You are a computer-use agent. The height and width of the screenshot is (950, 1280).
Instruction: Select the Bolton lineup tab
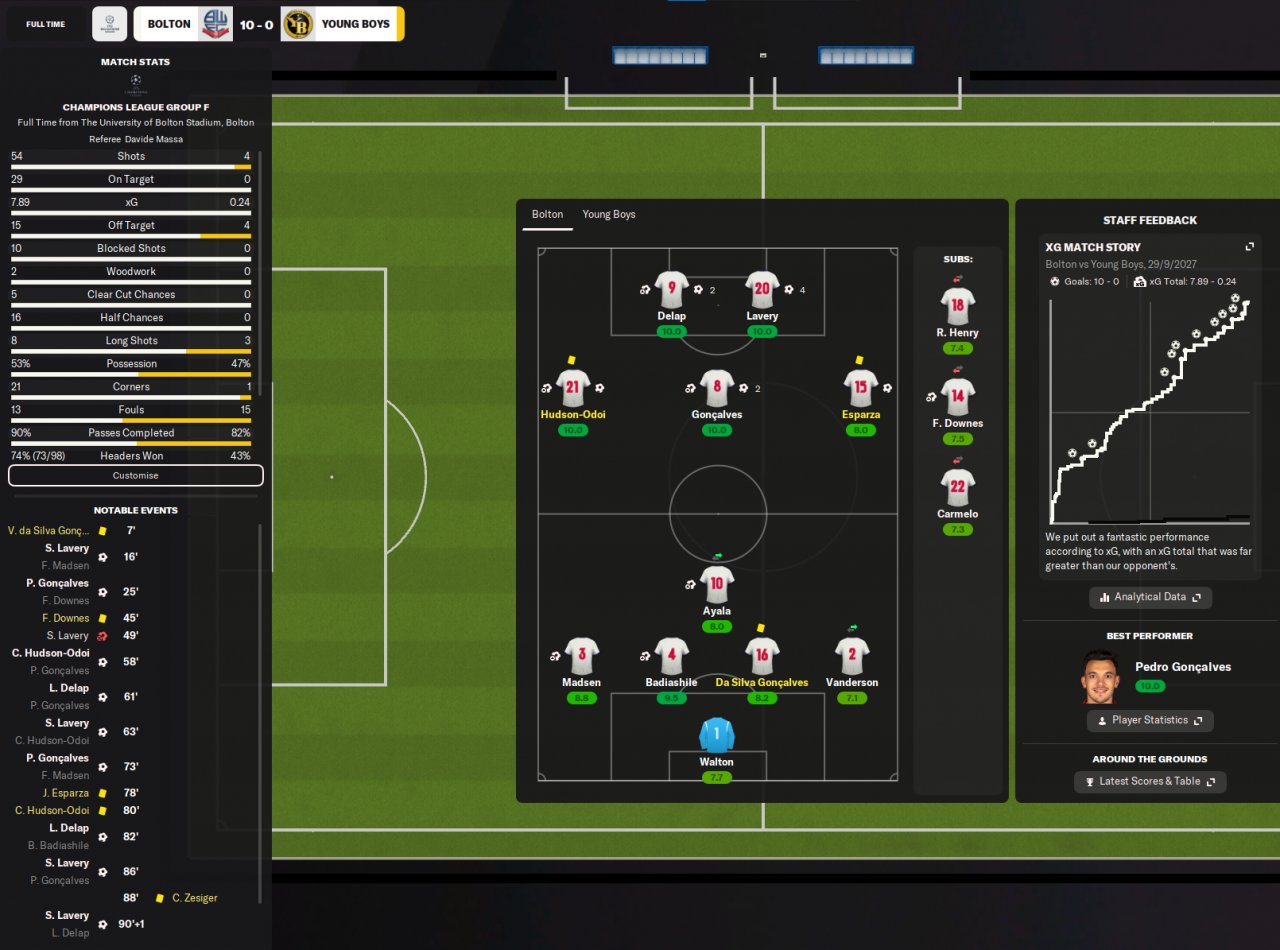[x=547, y=215]
